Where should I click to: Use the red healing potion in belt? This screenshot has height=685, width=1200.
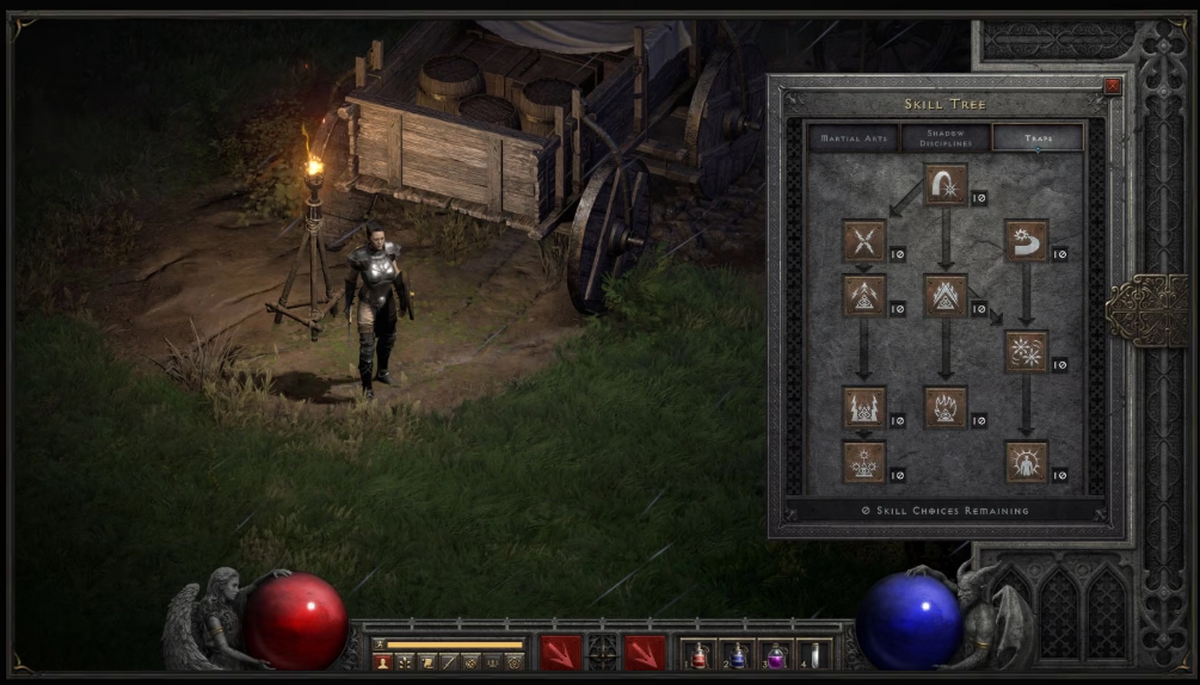[x=699, y=655]
